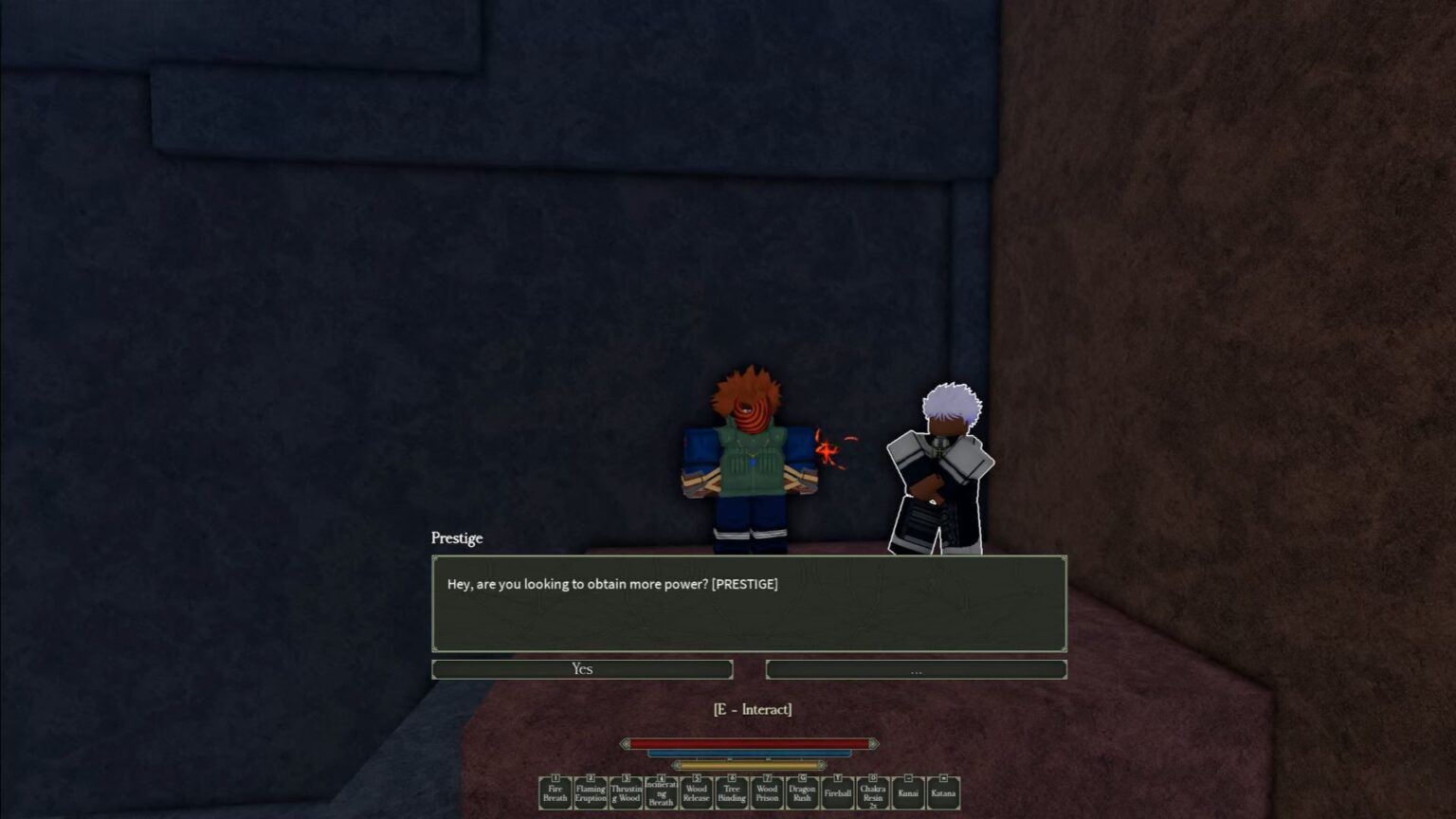
Task: Select Thrusting Wood in the hotbar
Action: tap(626, 793)
